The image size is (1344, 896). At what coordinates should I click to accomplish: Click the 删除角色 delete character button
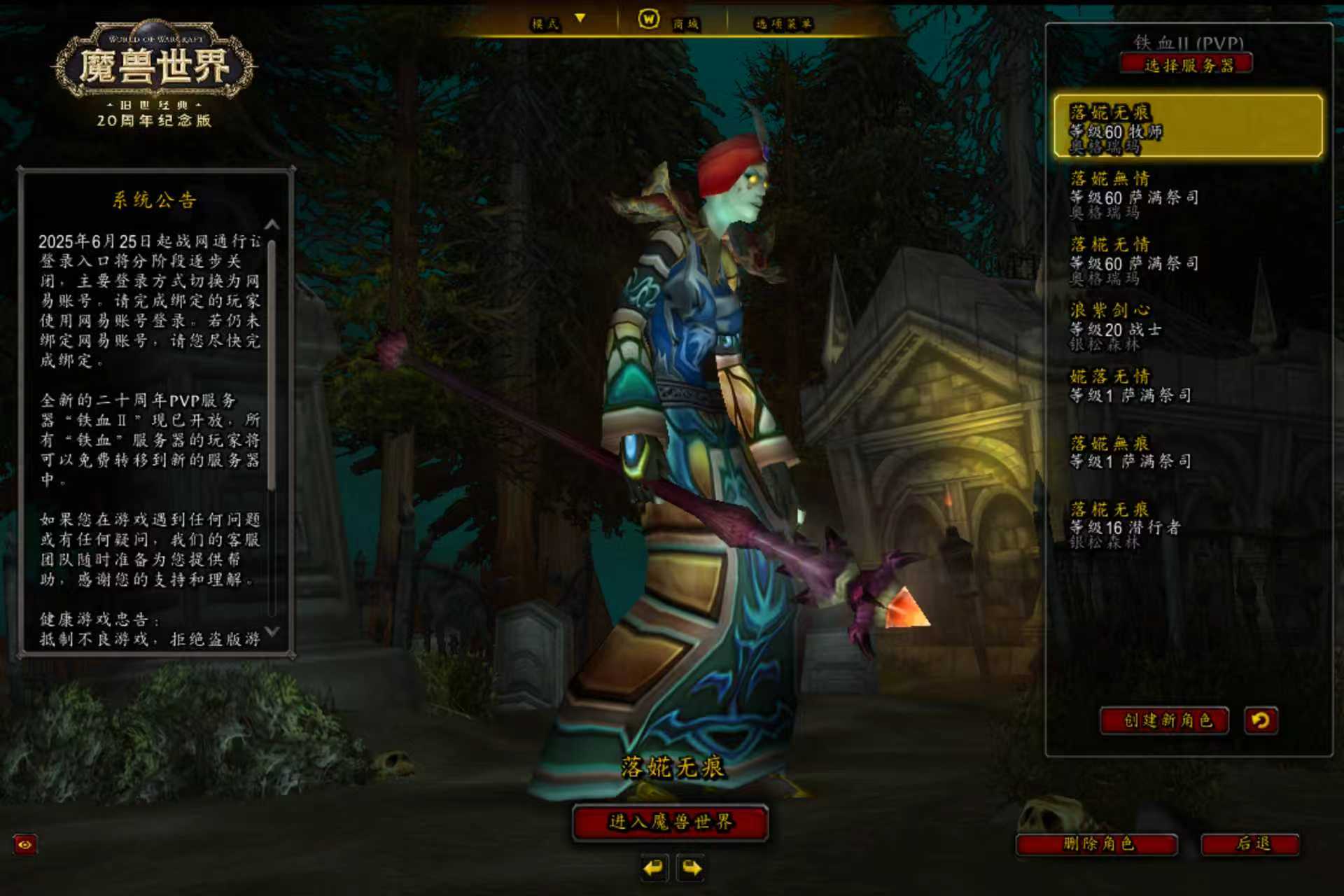click(x=1097, y=844)
